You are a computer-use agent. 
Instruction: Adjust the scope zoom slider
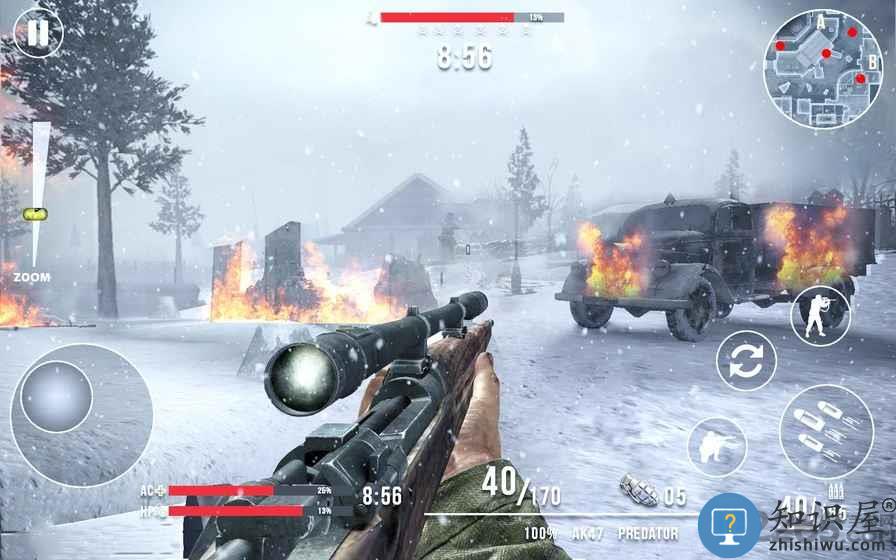click(37, 213)
